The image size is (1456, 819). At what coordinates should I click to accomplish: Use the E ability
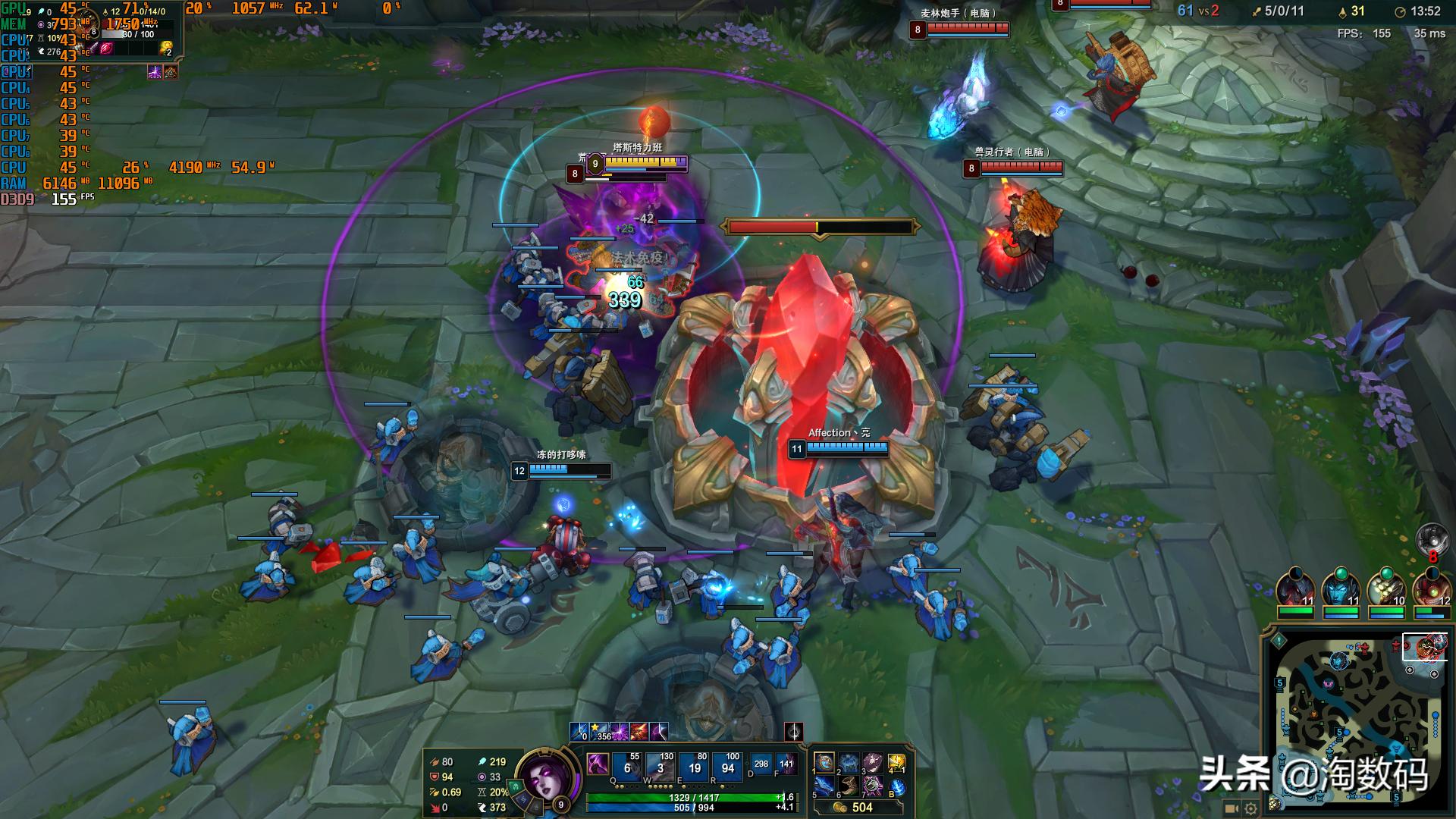pyautogui.click(x=694, y=767)
